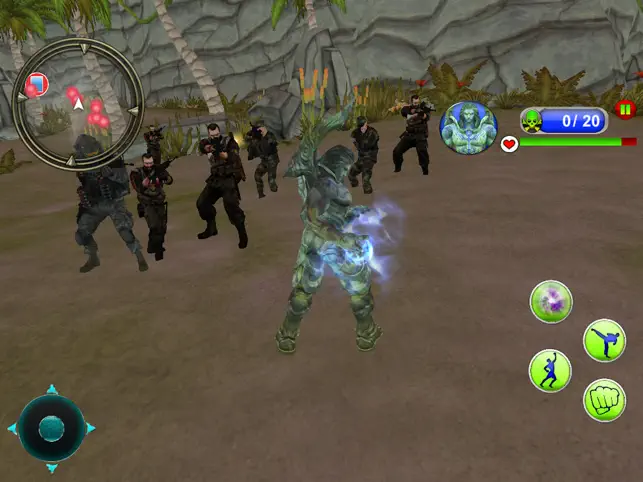Click the virtual movement joystick

point(51,428)
